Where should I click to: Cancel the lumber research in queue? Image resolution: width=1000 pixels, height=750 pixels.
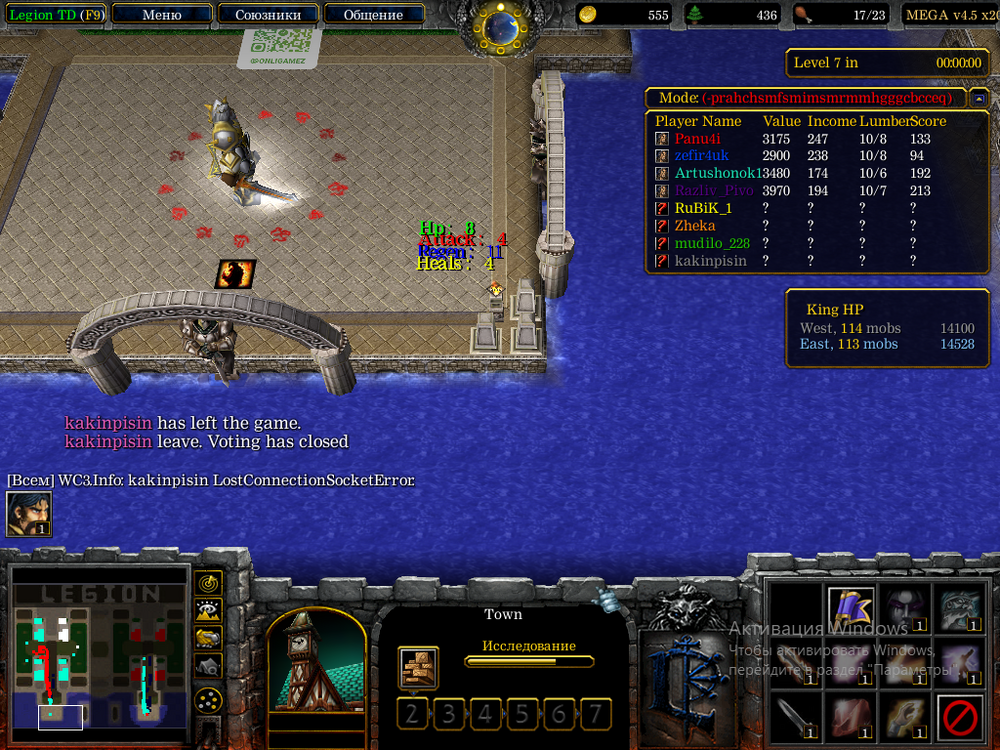pos(417,667)
